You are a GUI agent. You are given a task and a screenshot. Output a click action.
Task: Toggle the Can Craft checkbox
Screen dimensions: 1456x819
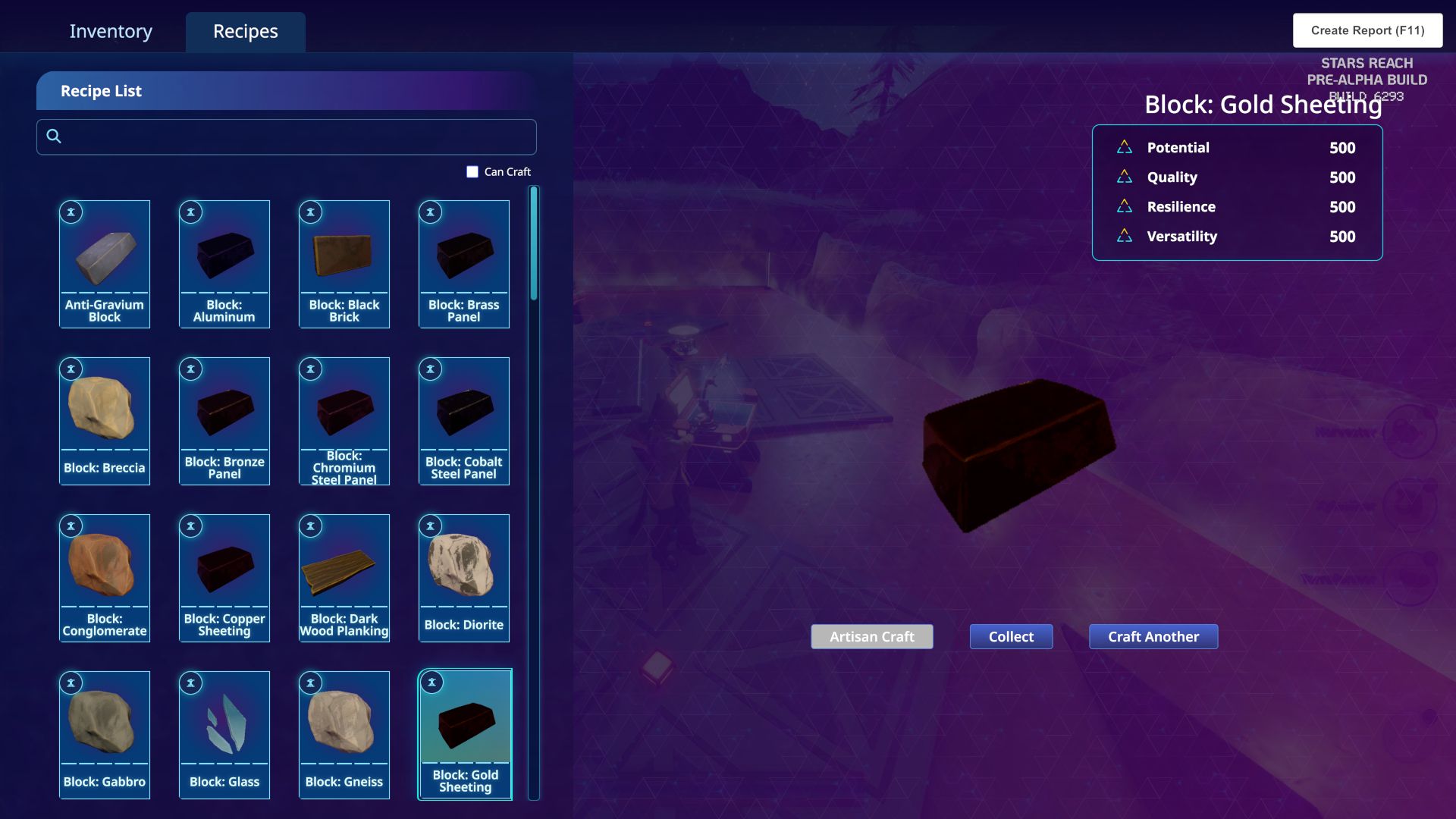pos(472,172)
